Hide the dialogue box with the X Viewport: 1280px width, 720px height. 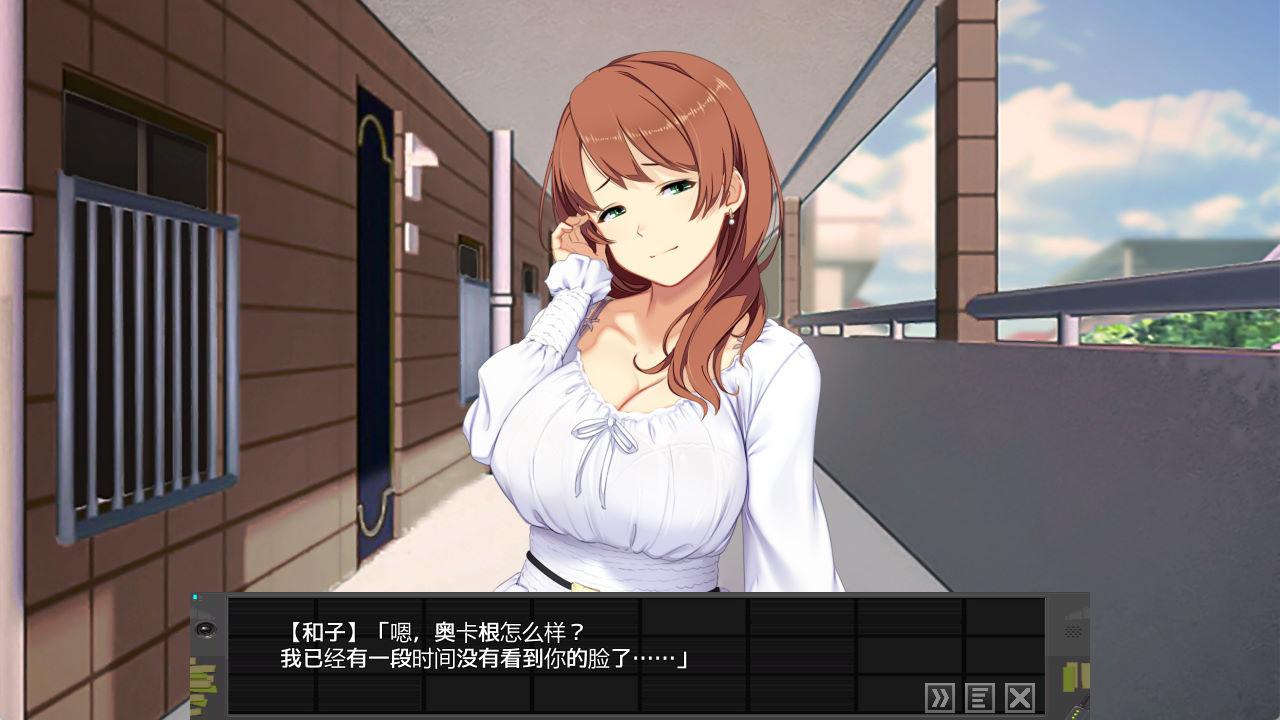tap(1019, 697)
